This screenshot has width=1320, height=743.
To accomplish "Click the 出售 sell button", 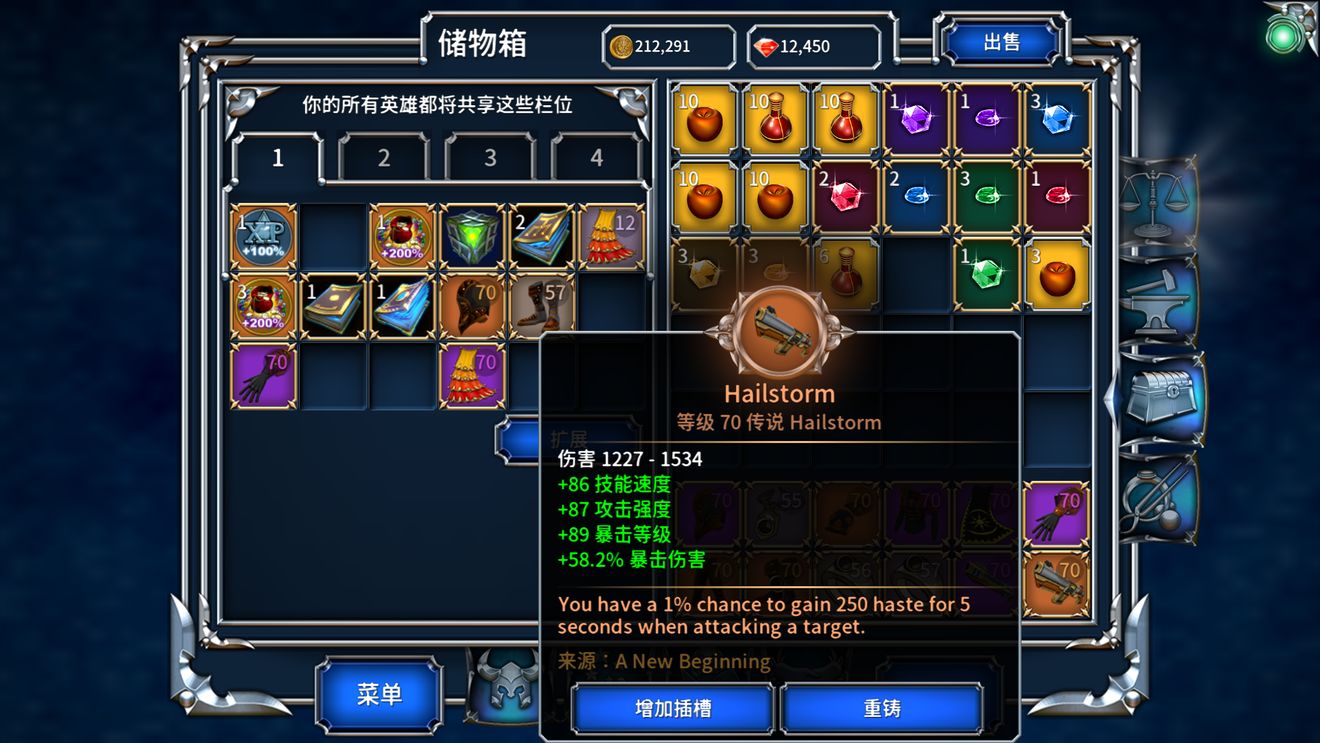I will pos(1001,42).
